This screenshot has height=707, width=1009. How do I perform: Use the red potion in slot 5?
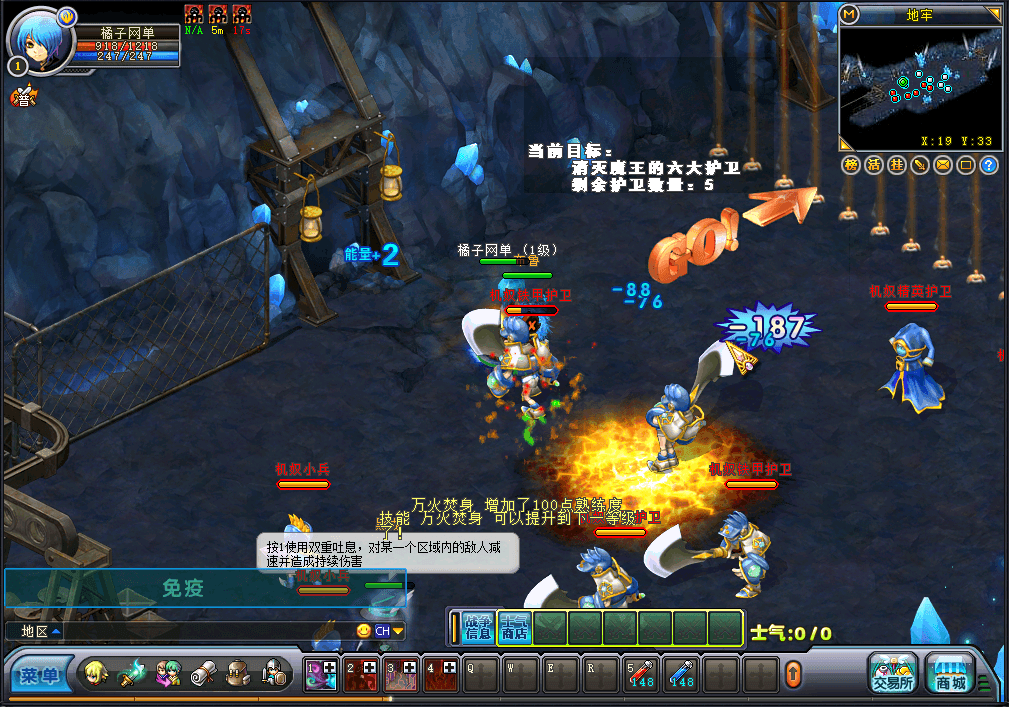coord(641,674)
